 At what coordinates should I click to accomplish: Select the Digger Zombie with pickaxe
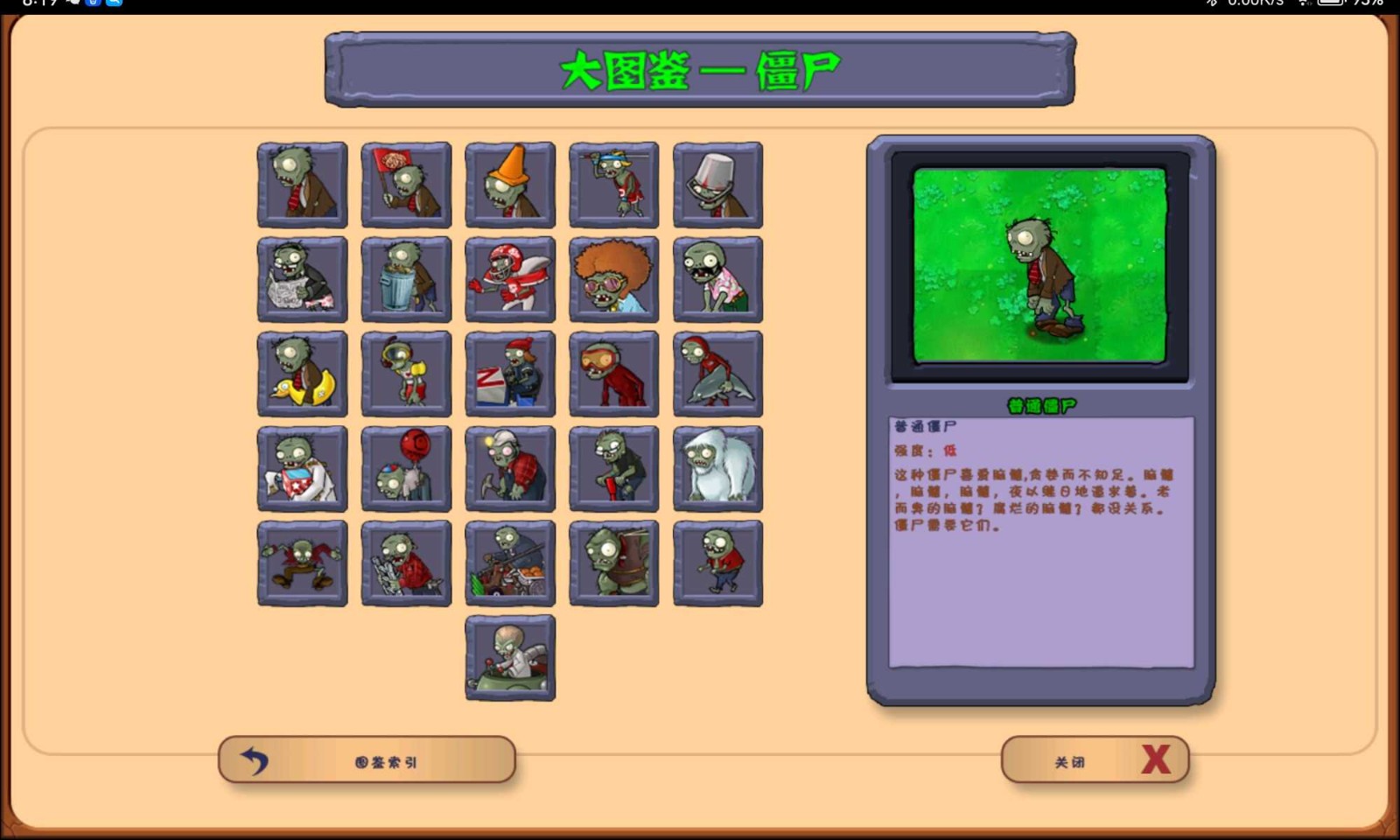click(510, 468)
